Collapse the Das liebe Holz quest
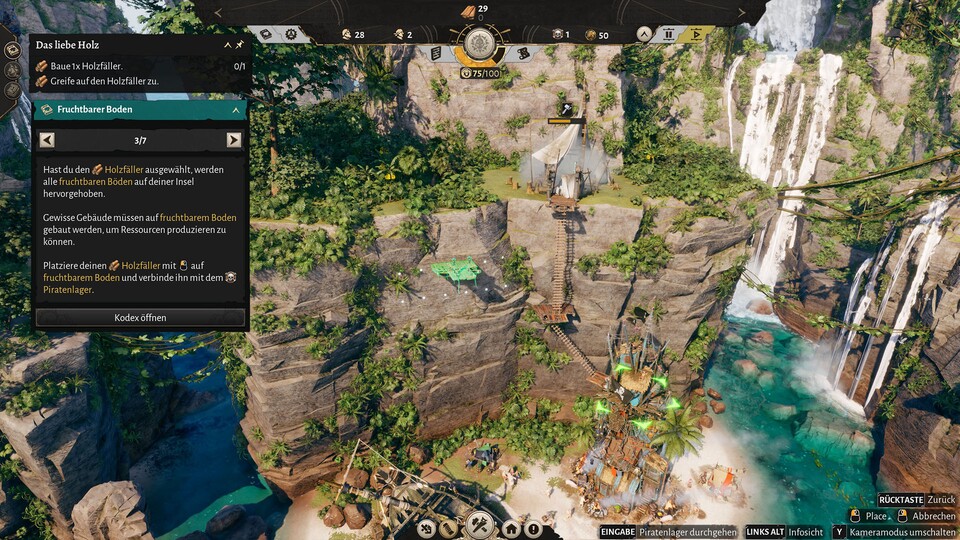 [227, 46]
